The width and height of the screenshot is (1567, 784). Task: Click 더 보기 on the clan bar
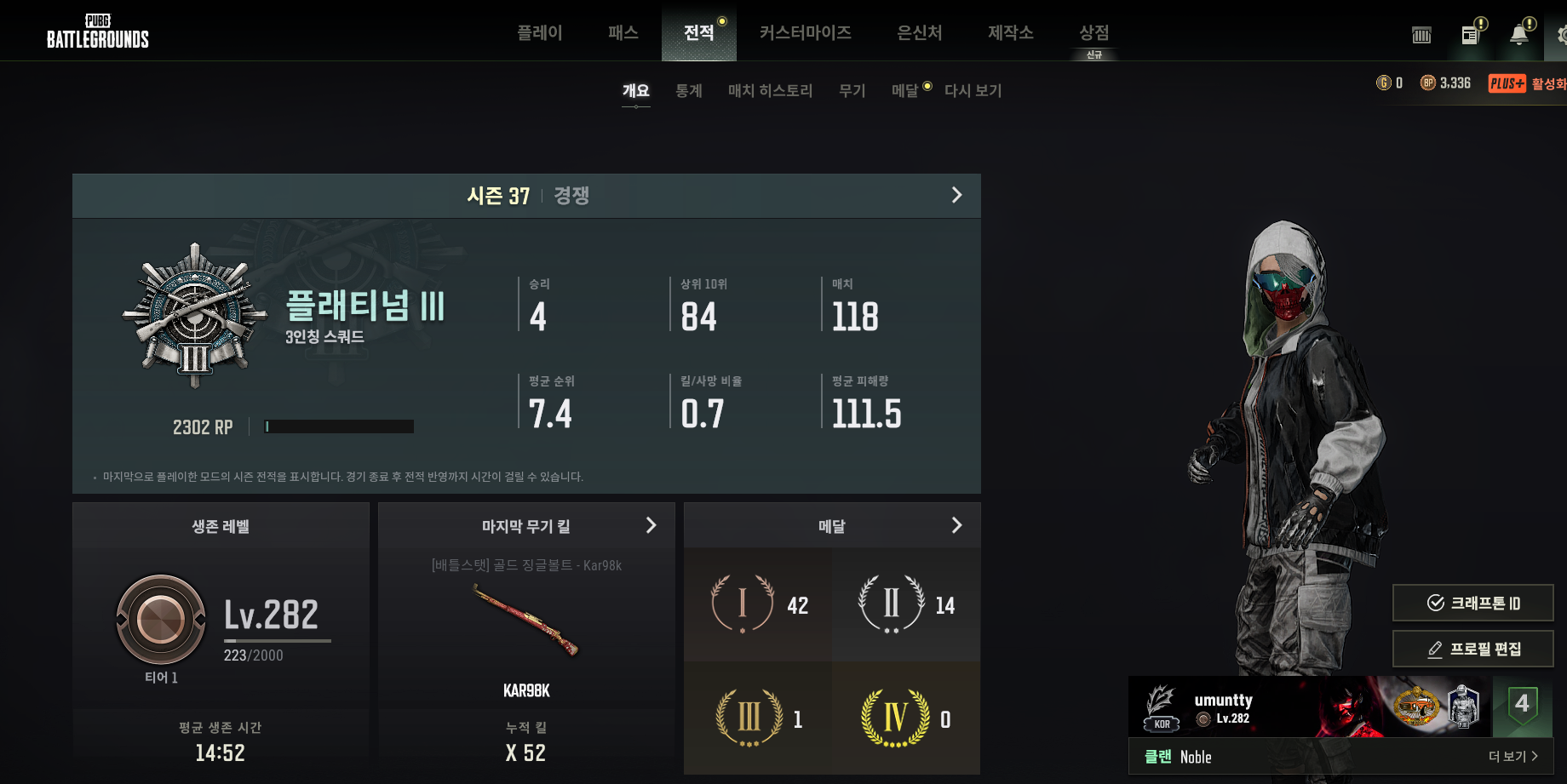pos(1512,756)
